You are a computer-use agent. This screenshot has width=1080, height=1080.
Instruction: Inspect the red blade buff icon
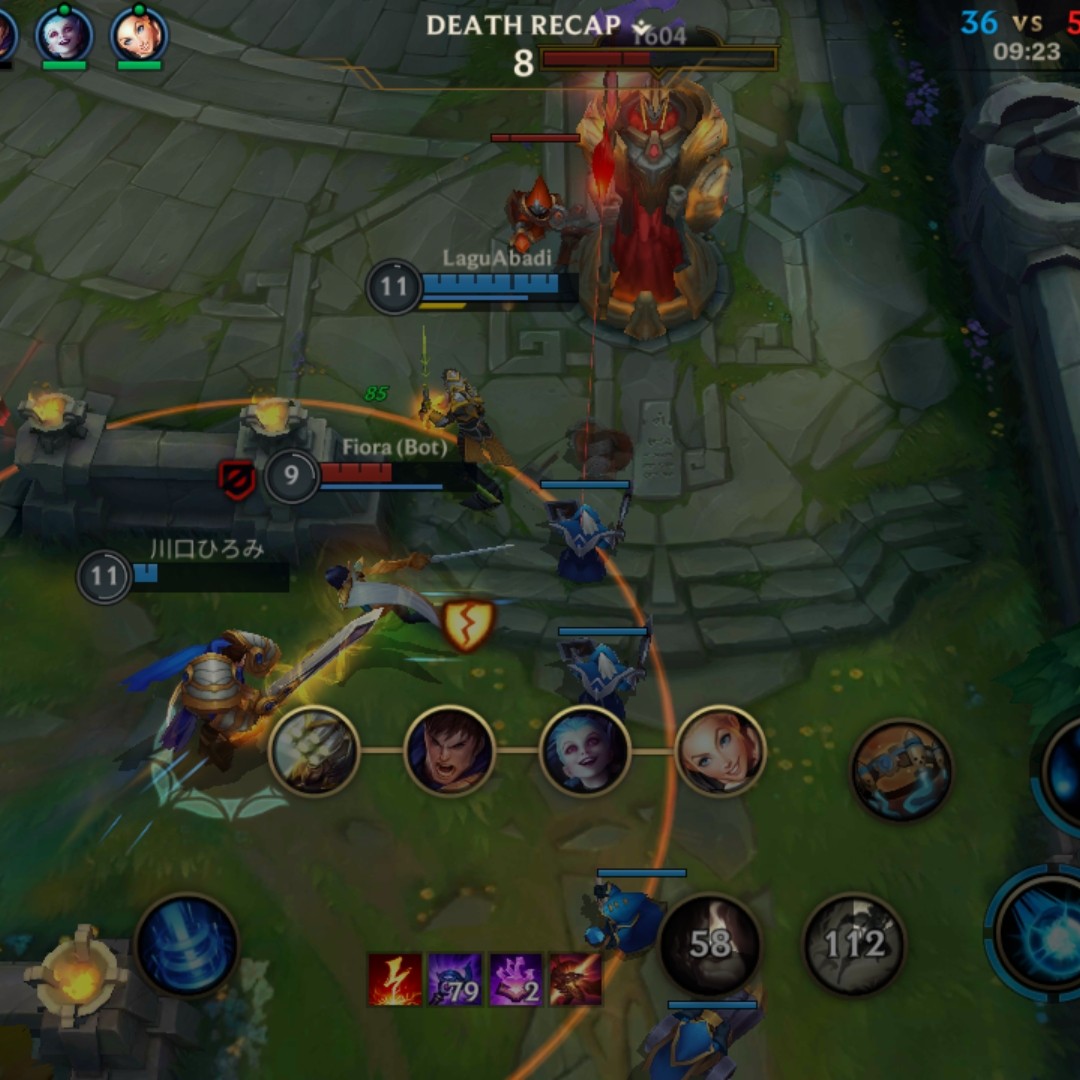575,979
